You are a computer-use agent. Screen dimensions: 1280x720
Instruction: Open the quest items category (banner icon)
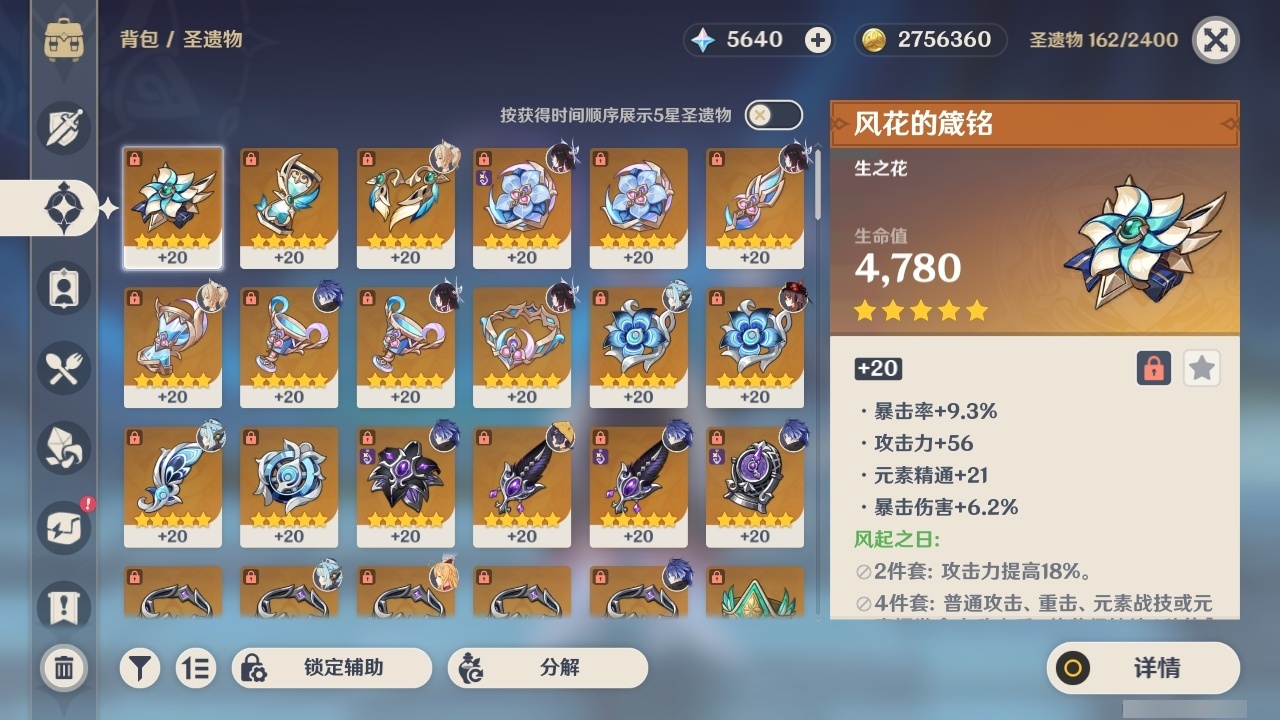(62, 608)
